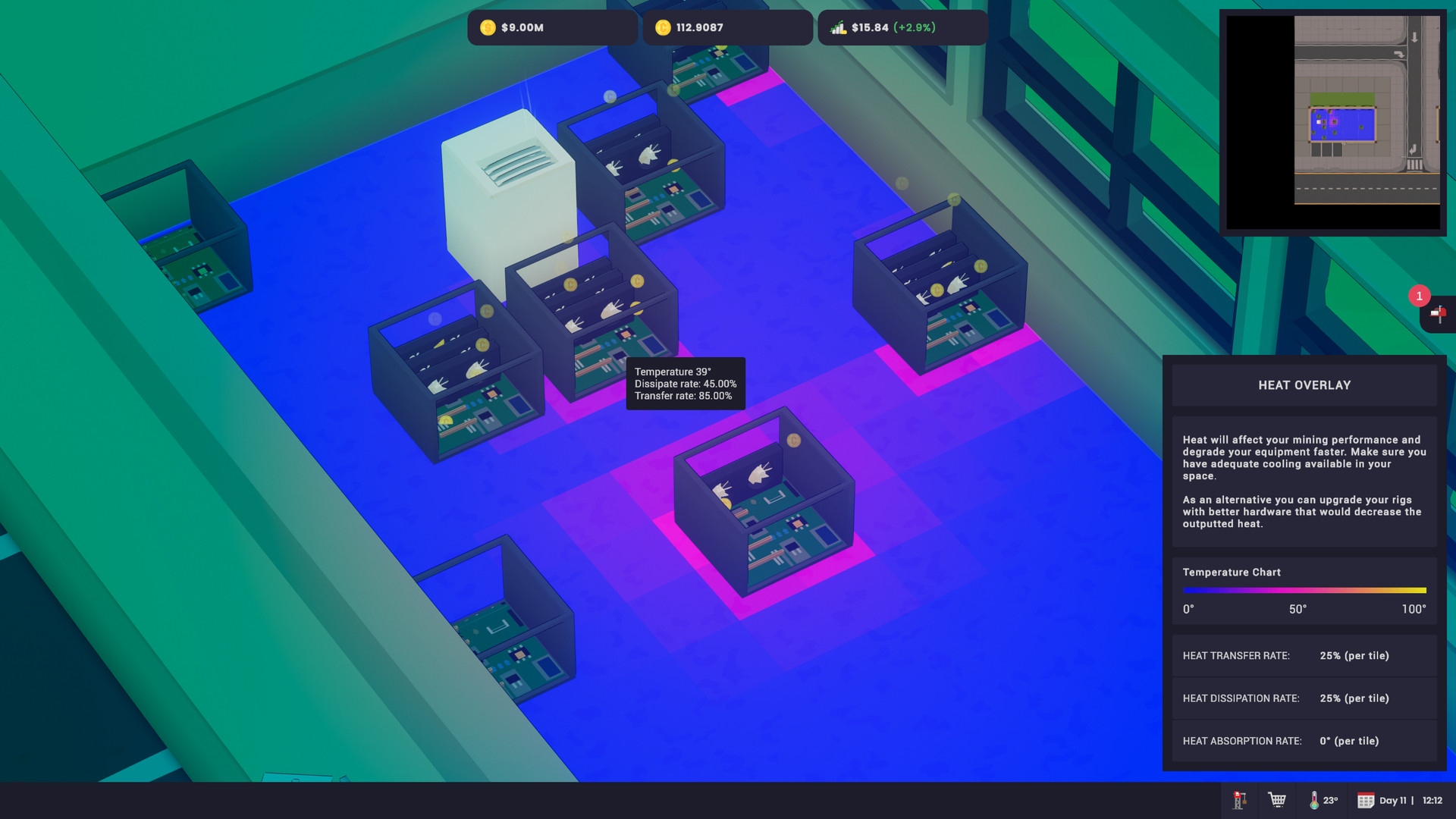Open the mailbox notification icon
Image resolution: width=1456 pixels, height=819 pixels.
coord(1438,315)
